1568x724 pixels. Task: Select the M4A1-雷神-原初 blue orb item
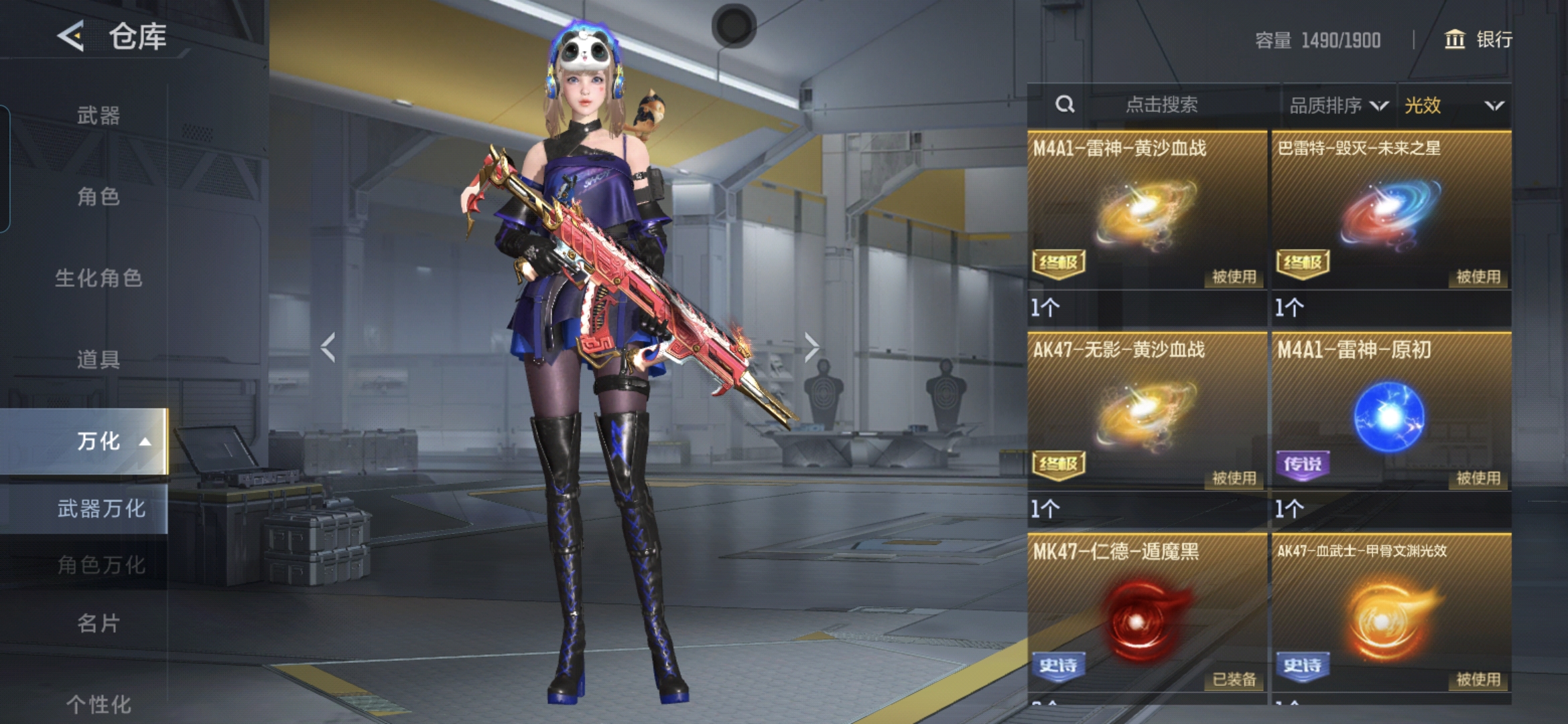click(1391, 412)
